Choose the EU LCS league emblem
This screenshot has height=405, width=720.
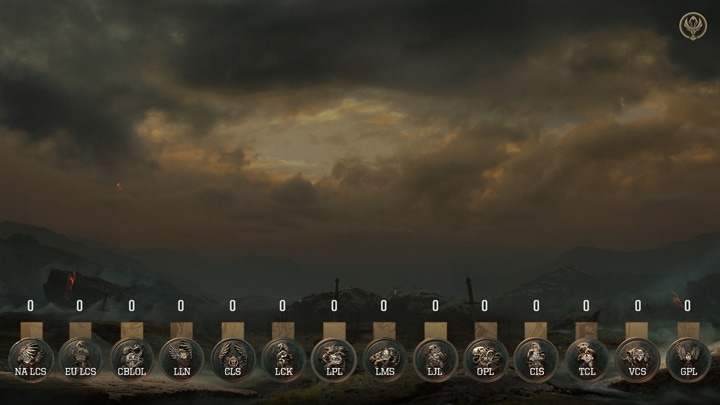(80, 358)
